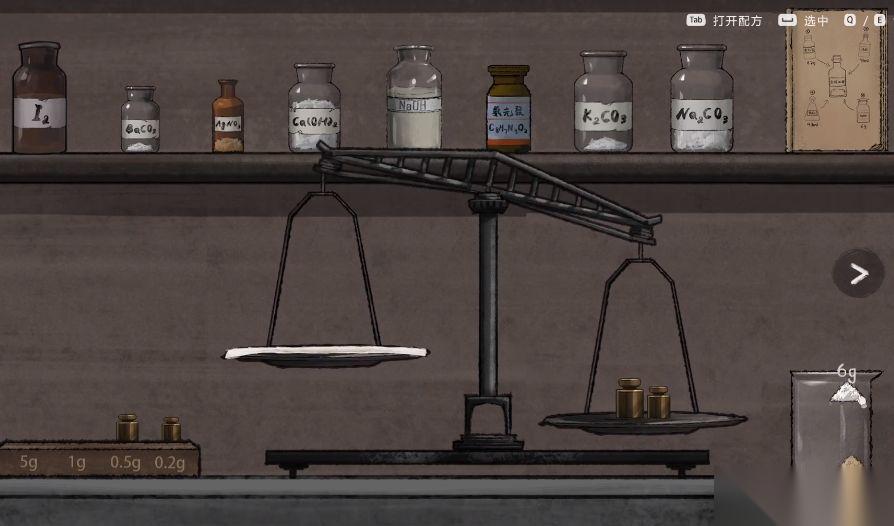894x526 pixels.
Task: Click the right arrow navigation button
Action: (x=858, y=273)
